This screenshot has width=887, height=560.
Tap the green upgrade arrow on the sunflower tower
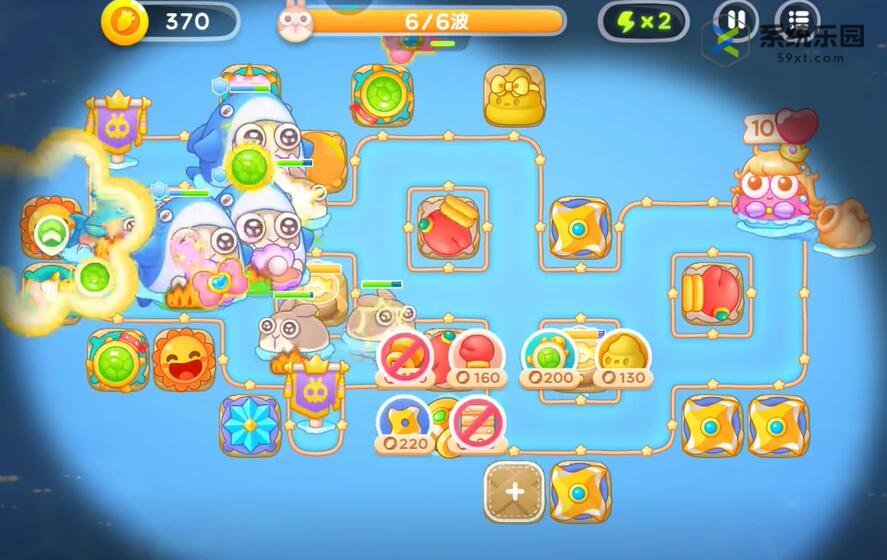[48, 234]
